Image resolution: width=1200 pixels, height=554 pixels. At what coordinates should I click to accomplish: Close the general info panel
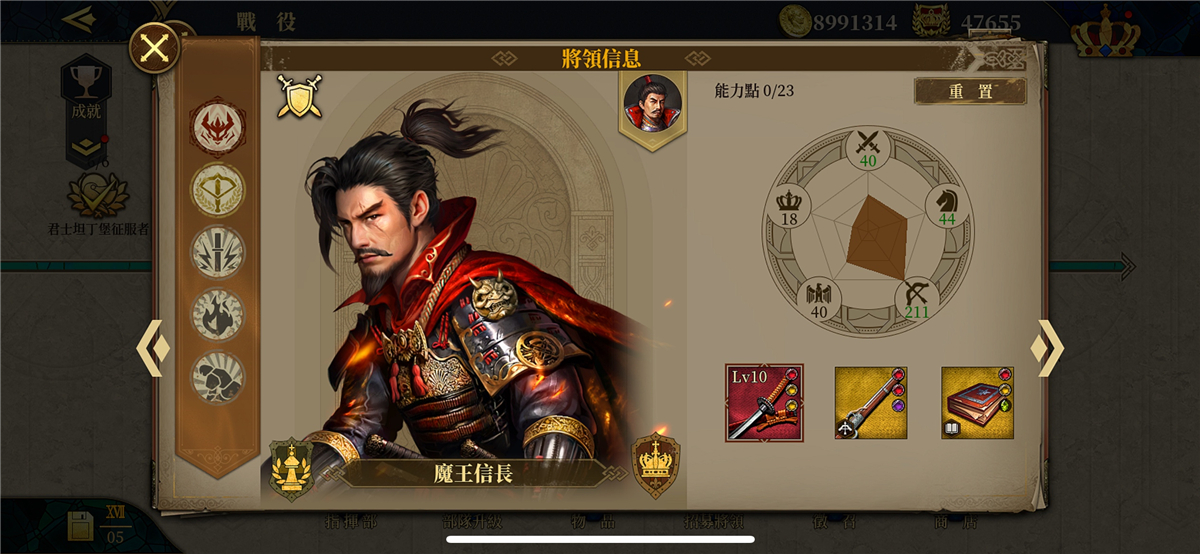154,47
